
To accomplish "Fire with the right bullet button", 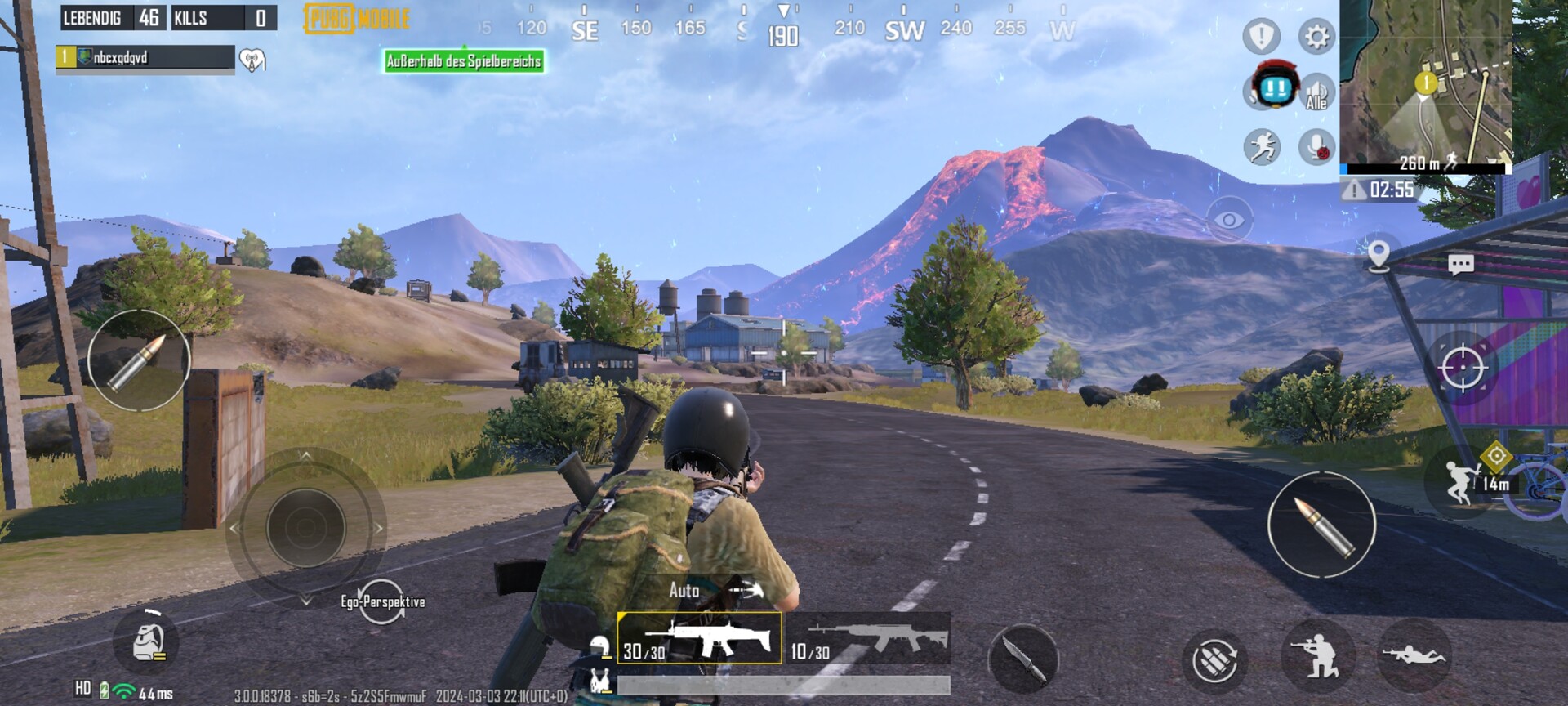I will [x=1321, y=525].
